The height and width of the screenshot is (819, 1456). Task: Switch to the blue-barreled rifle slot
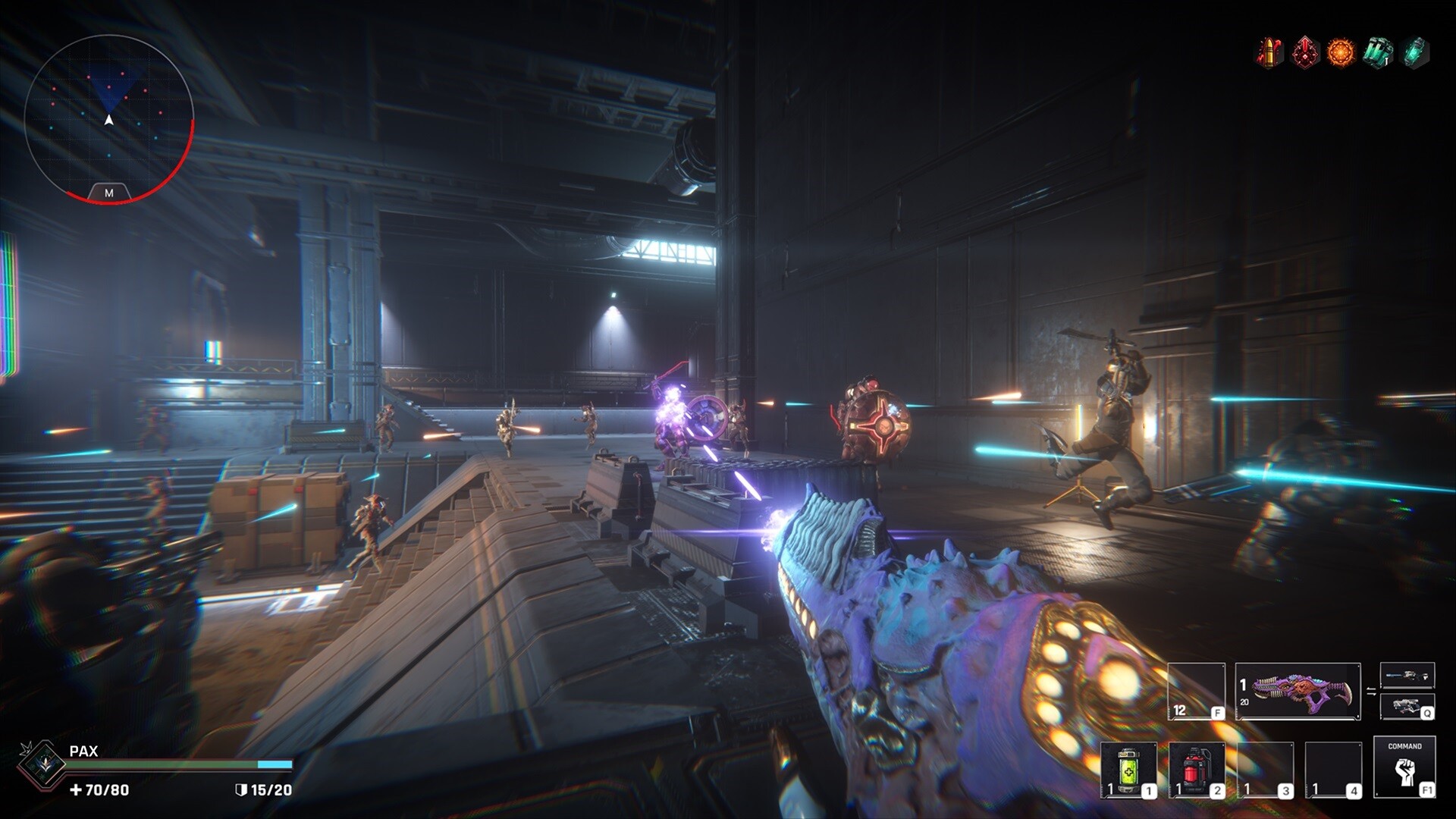click(x=1407, y=675)
